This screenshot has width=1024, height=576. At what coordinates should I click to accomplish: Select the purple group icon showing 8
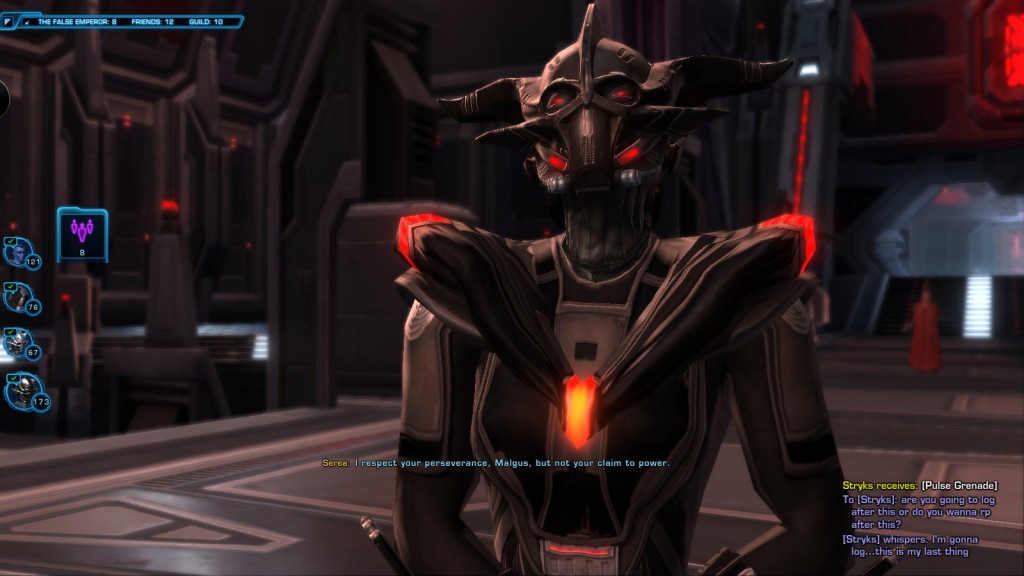click(82, 233)
